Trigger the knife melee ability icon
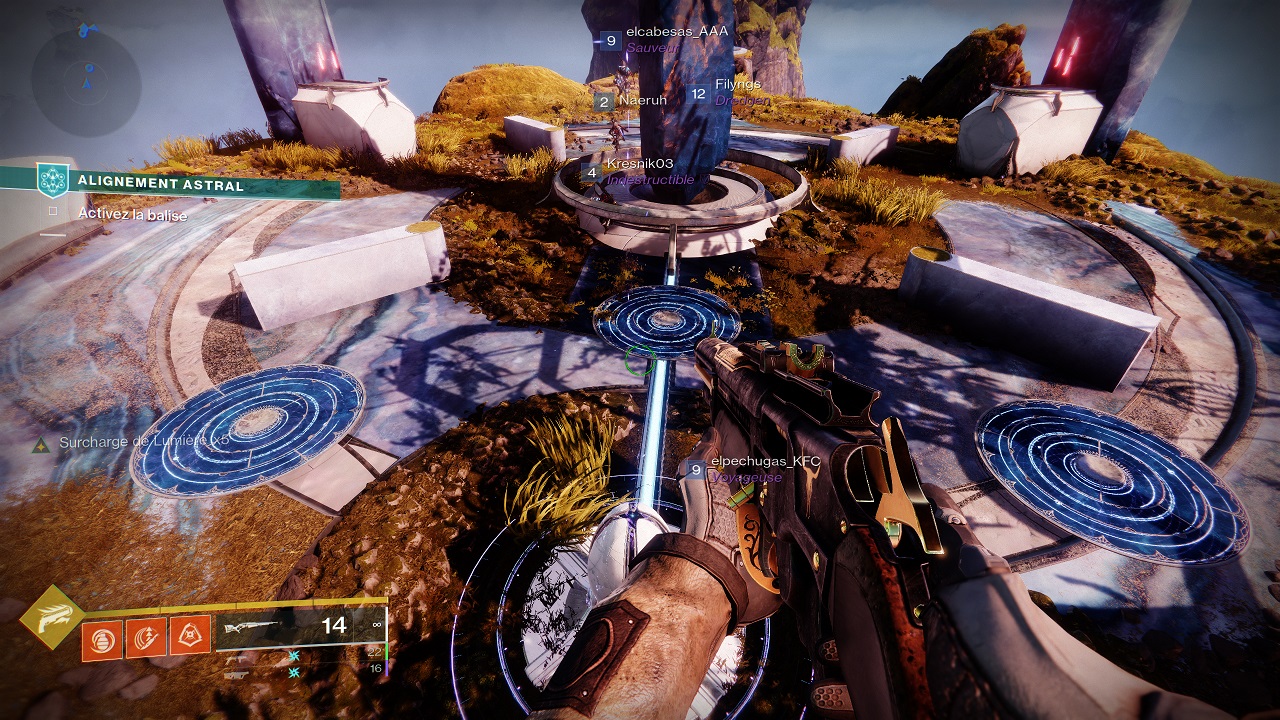Image resolution: width=1280 pixels, height=720 pixels. tap(145, 637)
